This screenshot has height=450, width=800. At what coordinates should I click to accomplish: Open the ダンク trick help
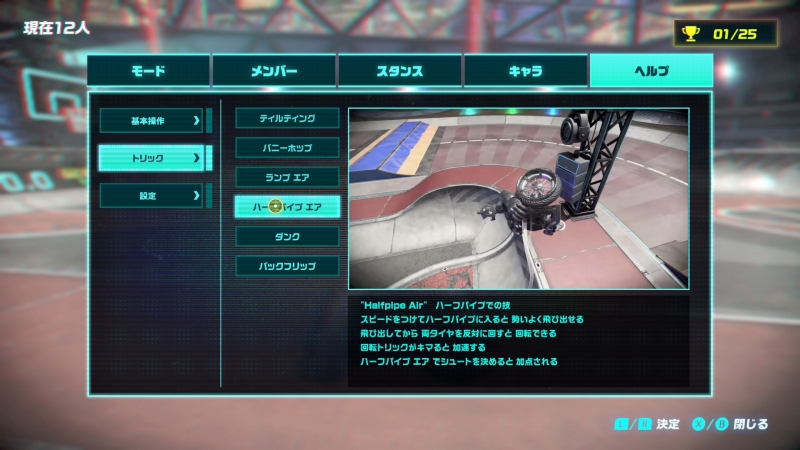pos(287,237)
